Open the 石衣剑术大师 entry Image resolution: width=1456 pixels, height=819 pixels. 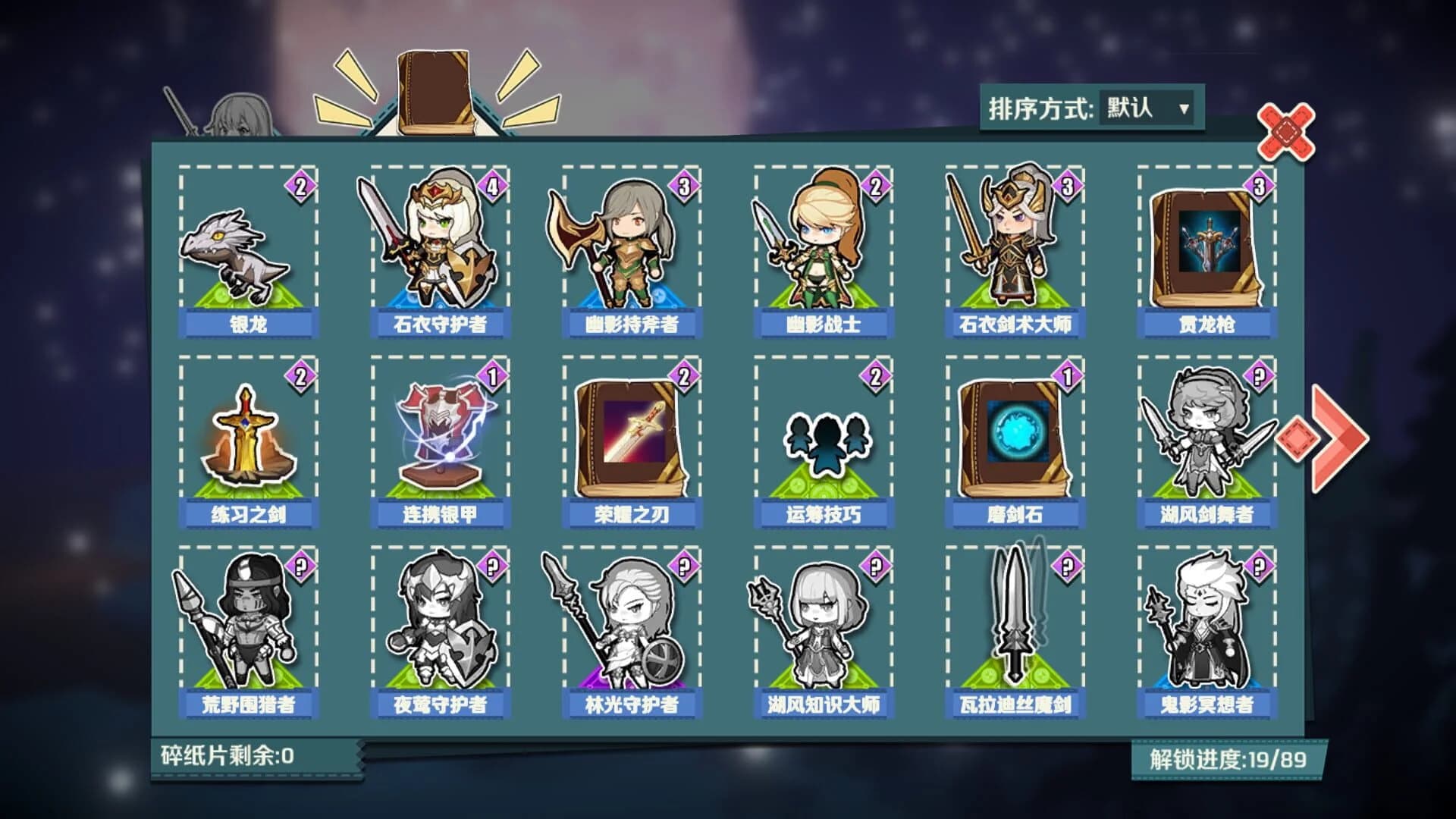point(1016,250)
